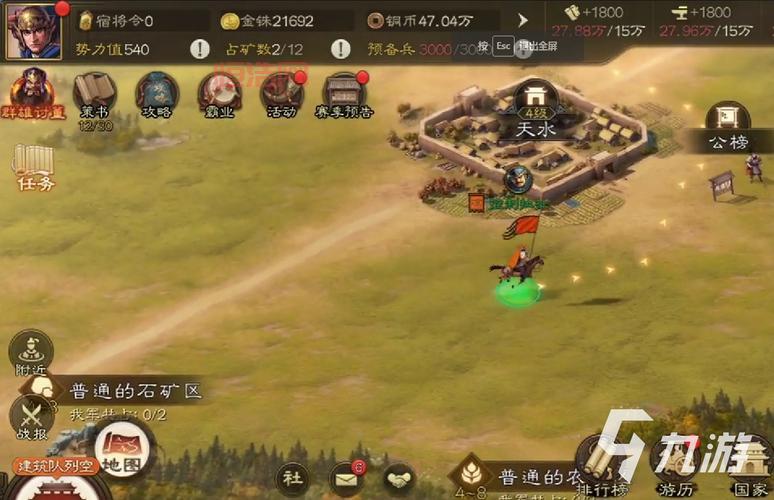Expand the resource bar arrow
This screenshot has width=774, height=500.
tap(522, 20)
